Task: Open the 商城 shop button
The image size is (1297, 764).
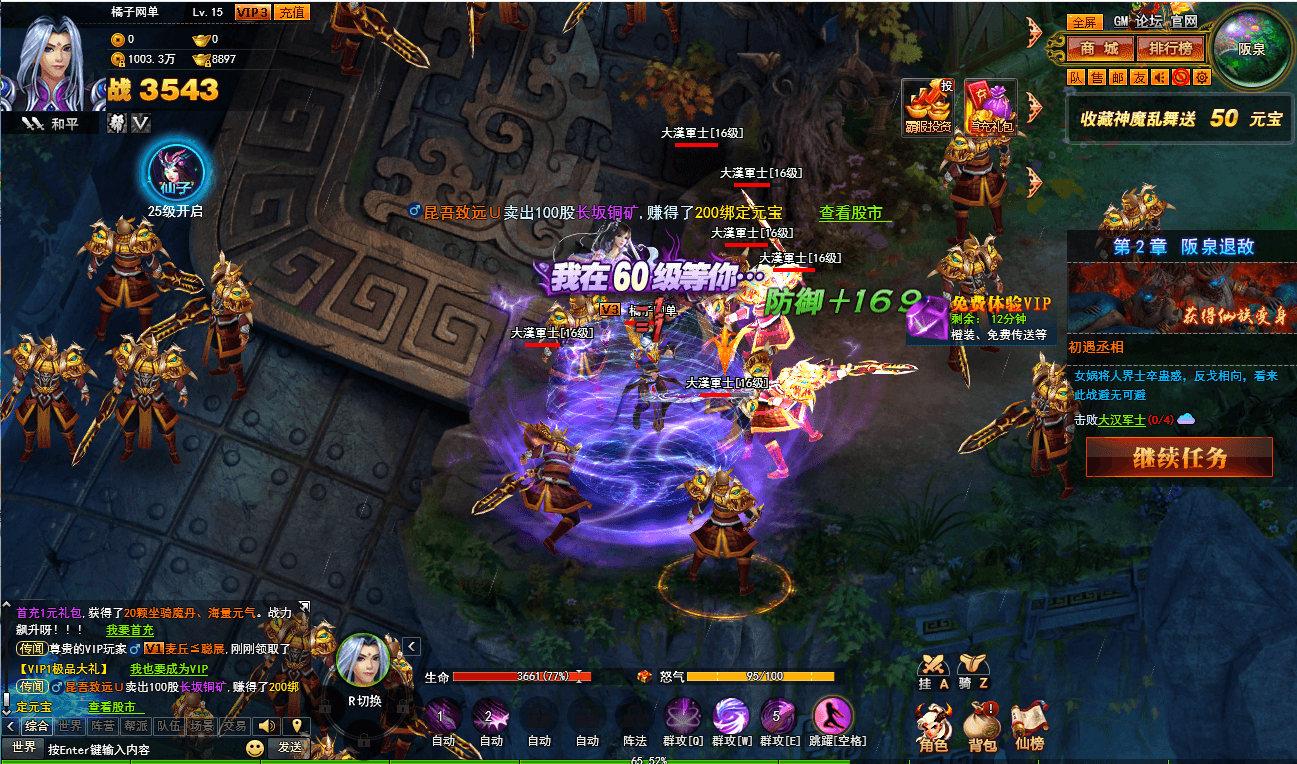Action: tap(1099, 48)
